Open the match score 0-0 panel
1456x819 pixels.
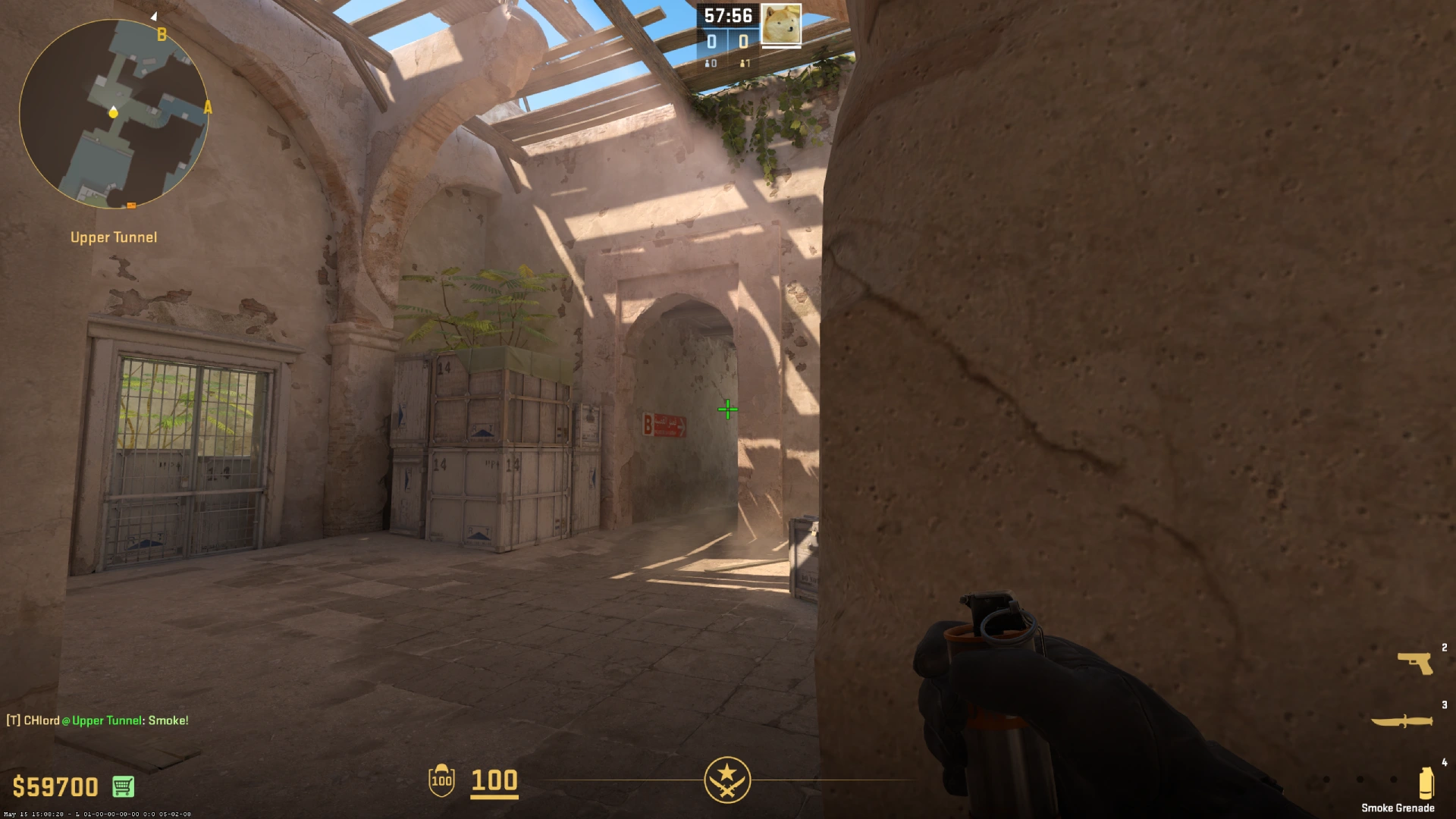coord(726,42)
